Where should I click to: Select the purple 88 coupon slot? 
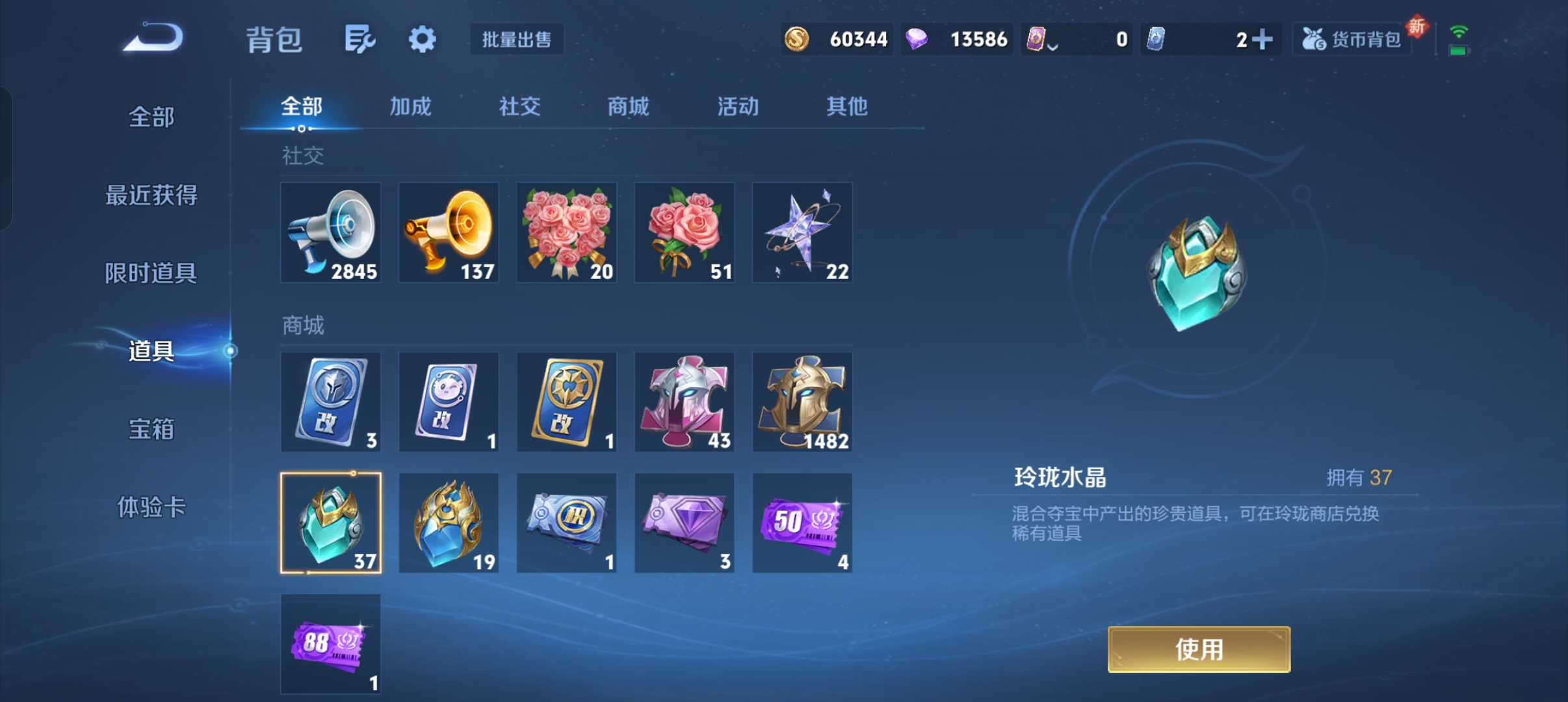click(331, 644)
